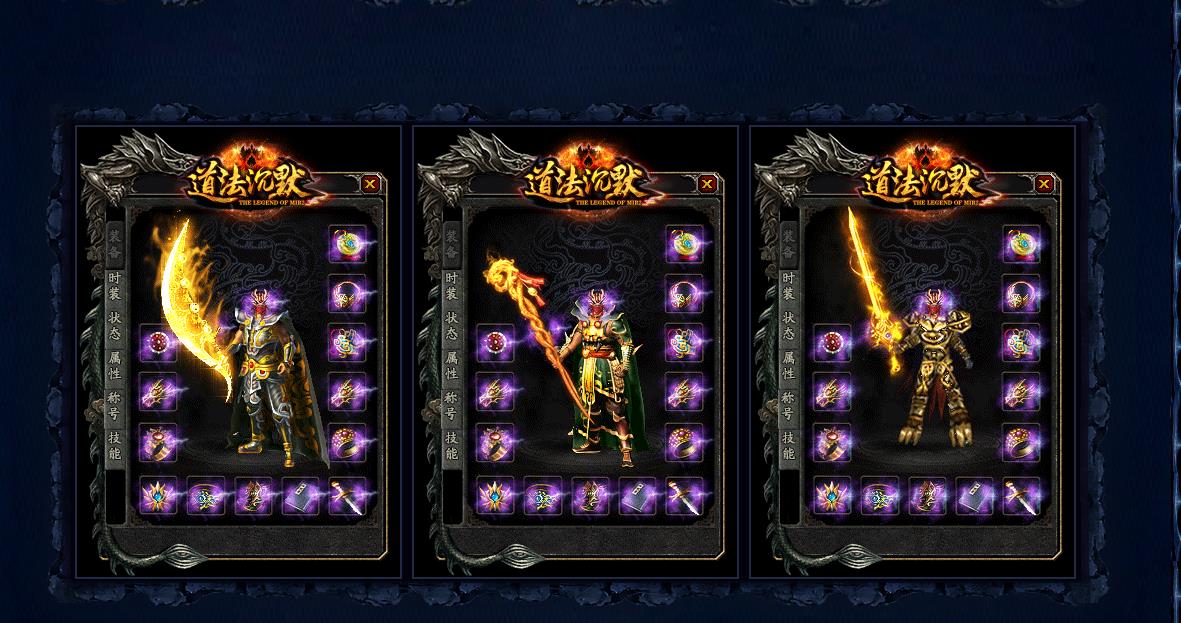Select 装备 tab in golden armor panel

[789, 245]
